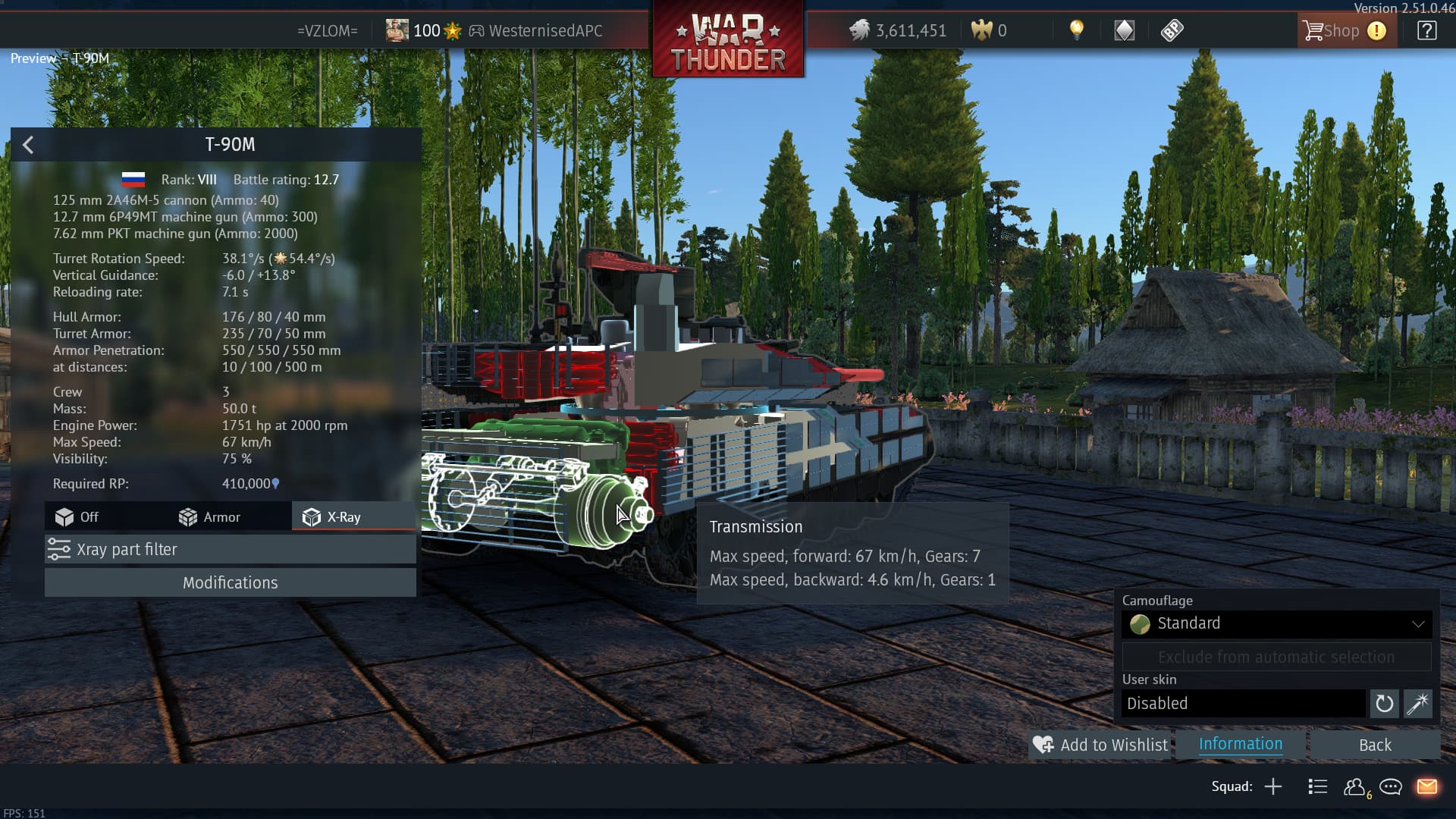Open the Camouflage dropdown set to Standard
This screenshot has height=819, width=1456.
click(1276, 623)
